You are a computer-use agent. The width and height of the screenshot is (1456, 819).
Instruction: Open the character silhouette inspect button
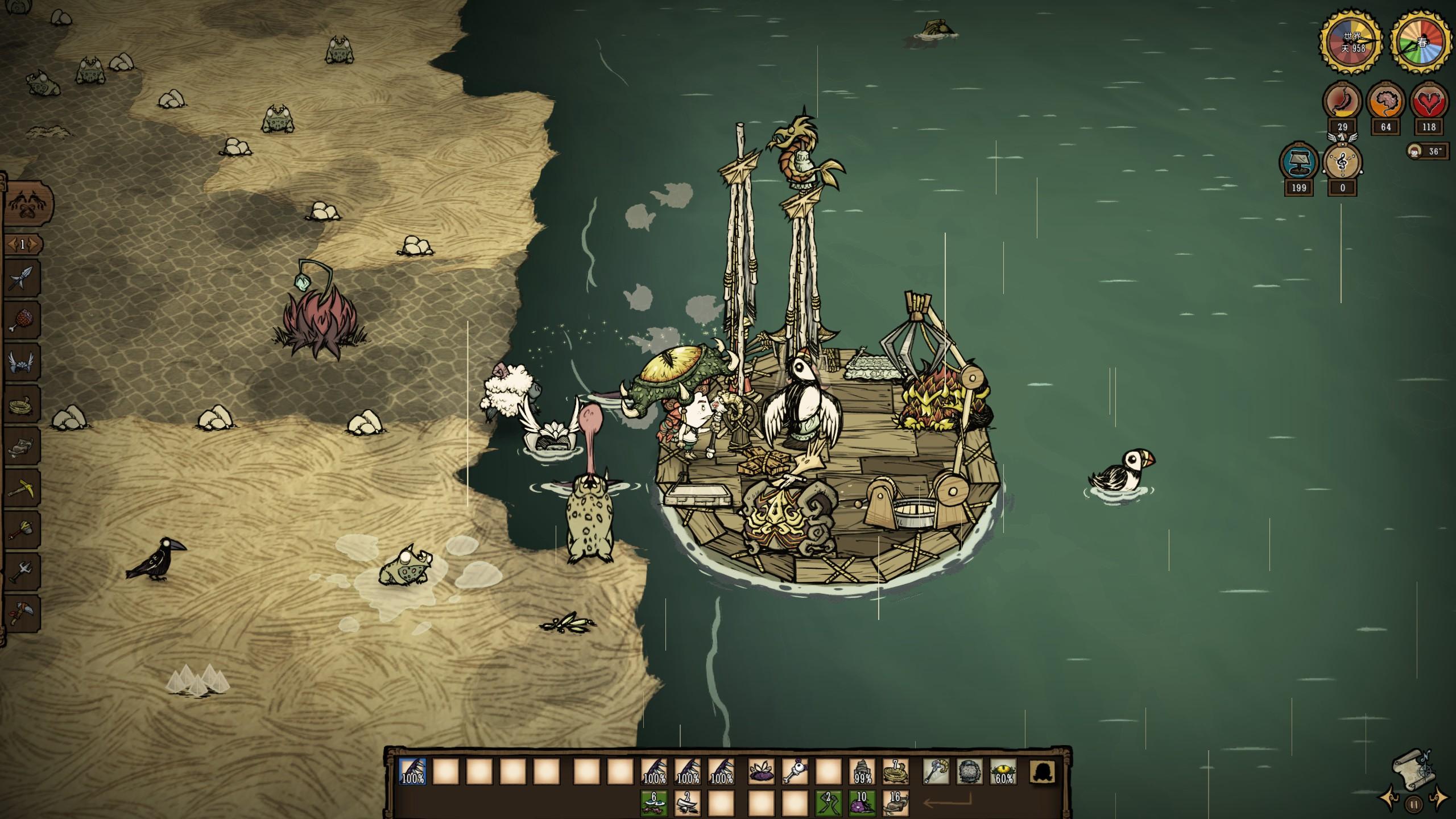tap(1043, 772)
